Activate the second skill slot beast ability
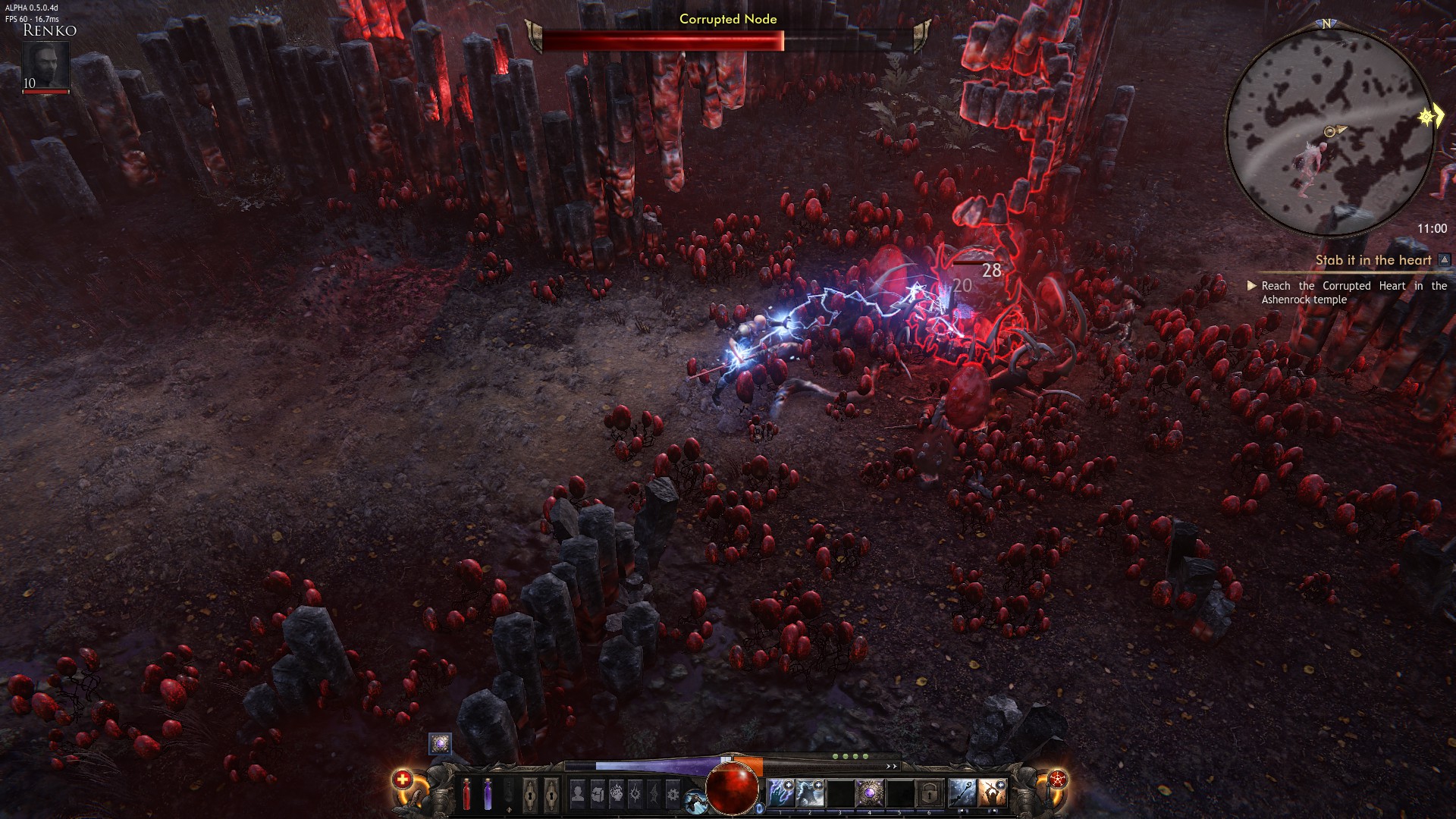This screenshot has width=1456, height=819. pos(810,793)
